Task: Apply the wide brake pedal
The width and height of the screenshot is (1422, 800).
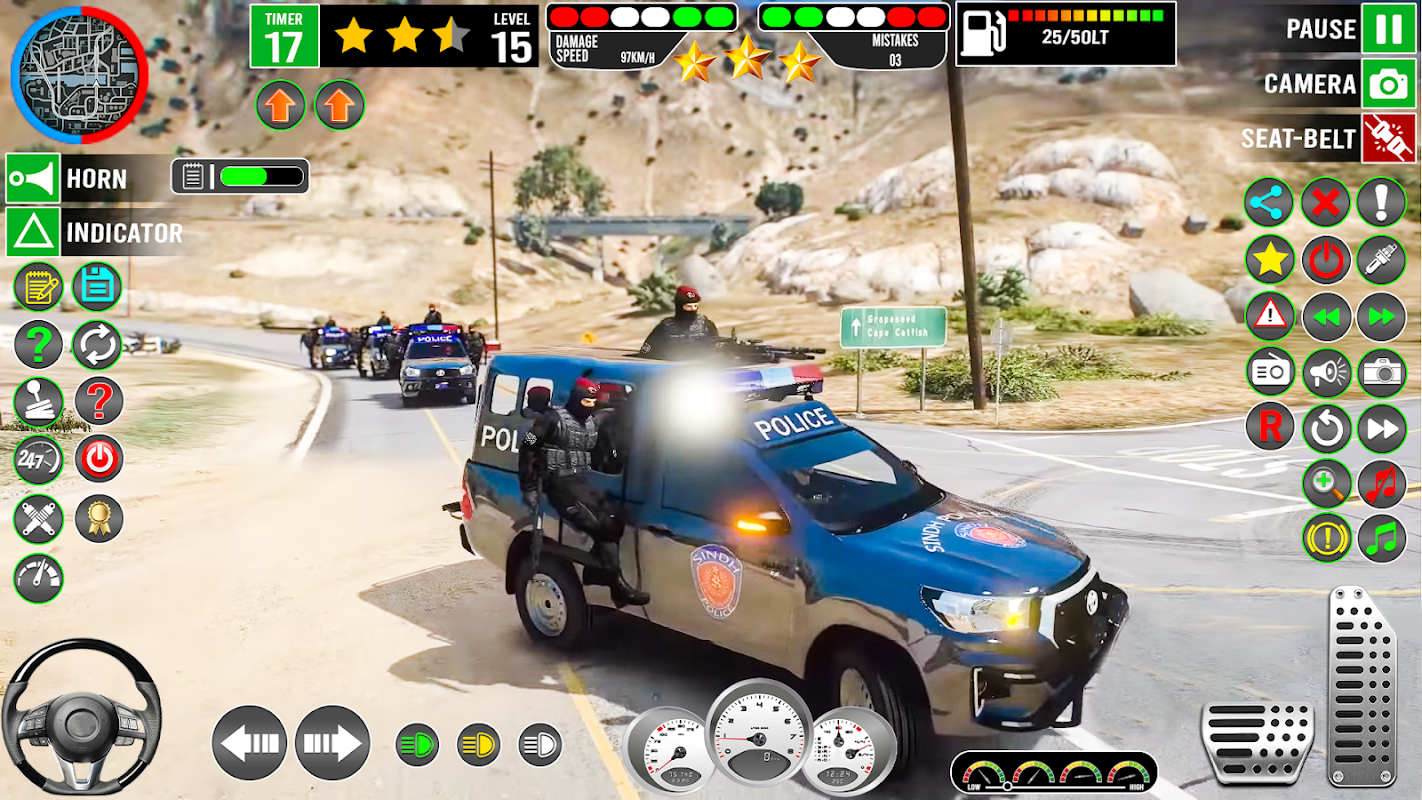Action: click(x=1257, y=742)
